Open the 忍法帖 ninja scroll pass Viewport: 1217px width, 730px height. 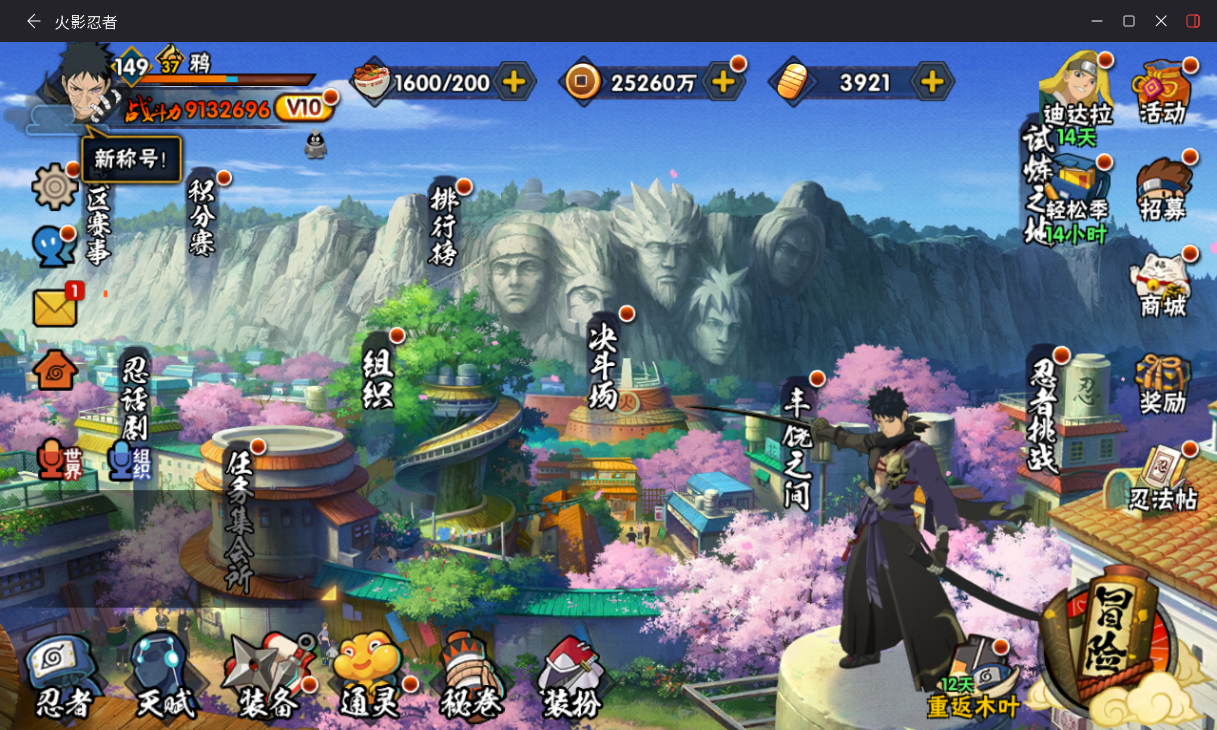pos(1162,478)
